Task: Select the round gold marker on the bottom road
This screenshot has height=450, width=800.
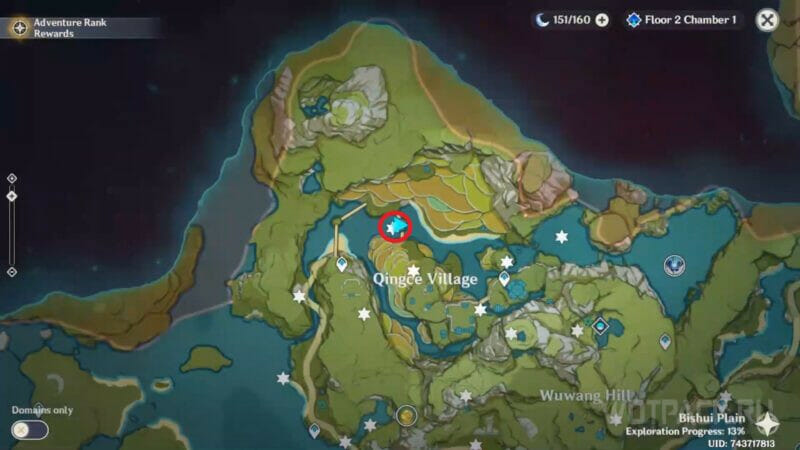Action: coord(405,414)
